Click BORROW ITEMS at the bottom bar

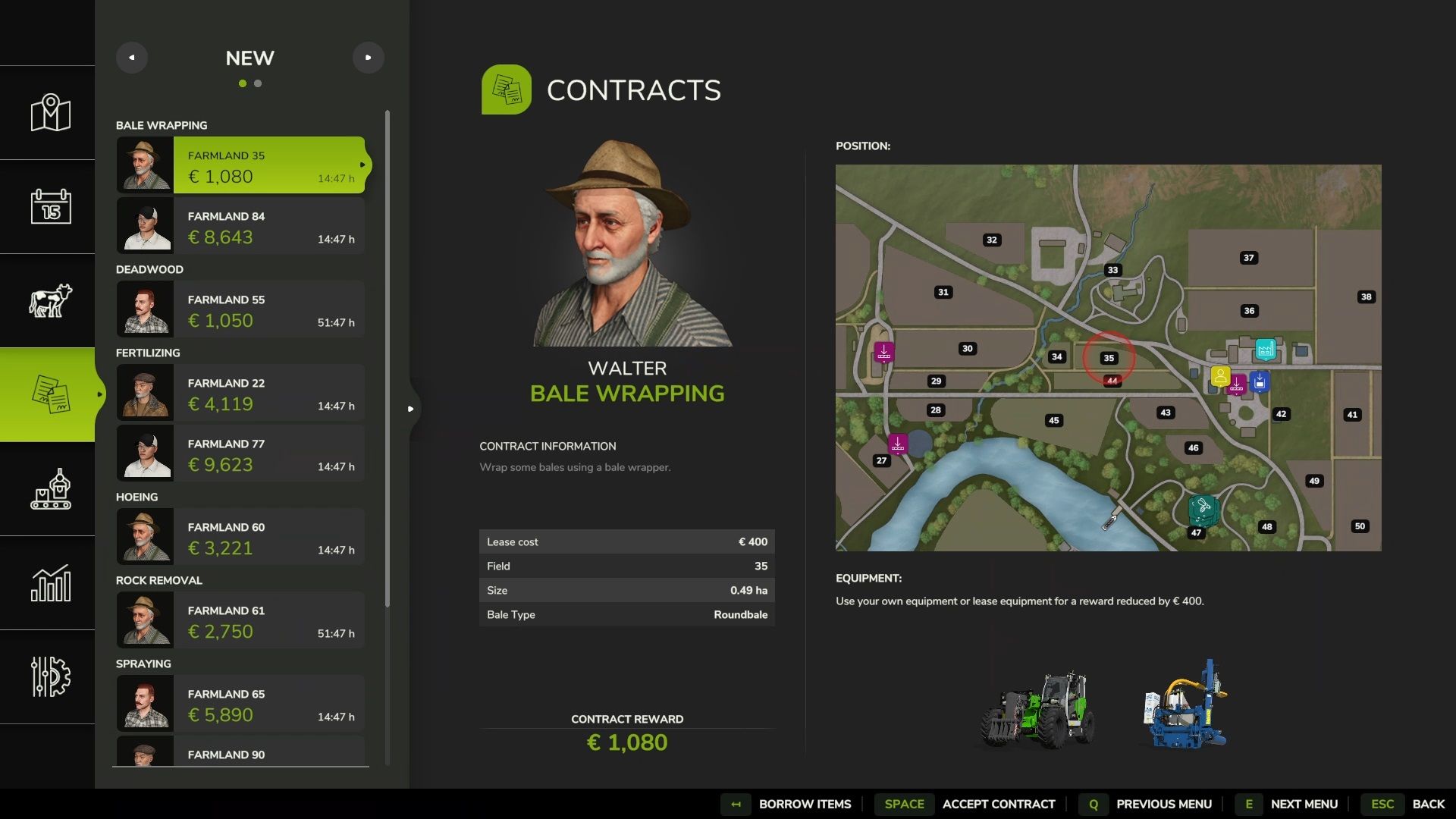click(x=805, y=804)
